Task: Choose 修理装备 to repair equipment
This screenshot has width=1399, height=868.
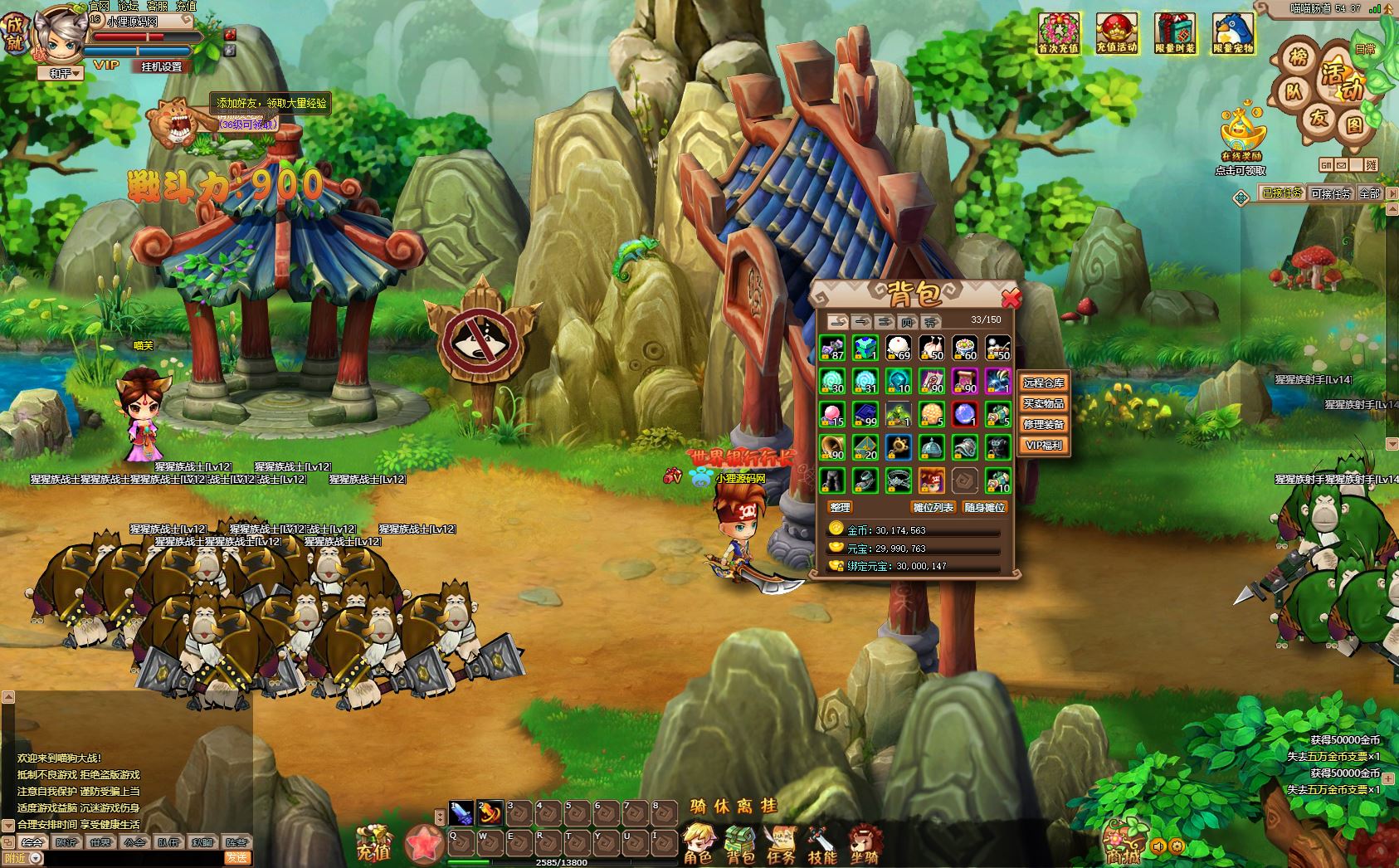Action: tap(1043, 424)
